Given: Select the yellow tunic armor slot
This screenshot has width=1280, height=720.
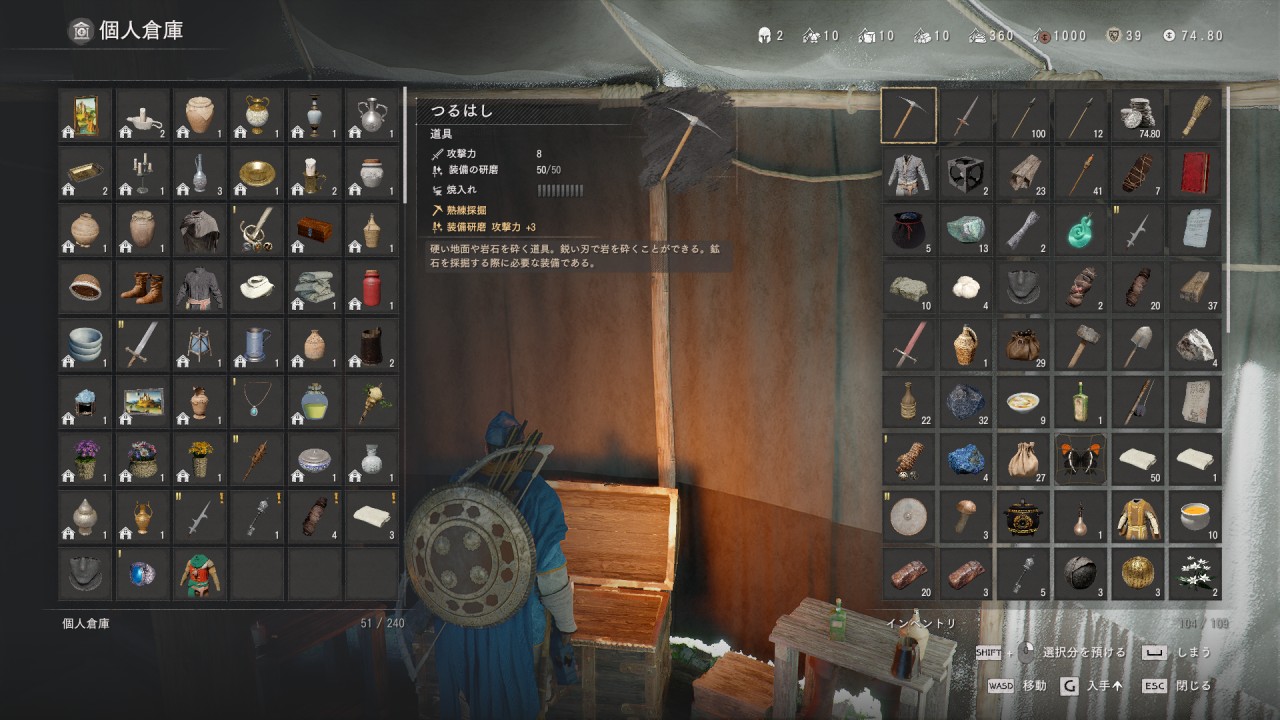Looking at the screenshot, I should (1138, 517).
